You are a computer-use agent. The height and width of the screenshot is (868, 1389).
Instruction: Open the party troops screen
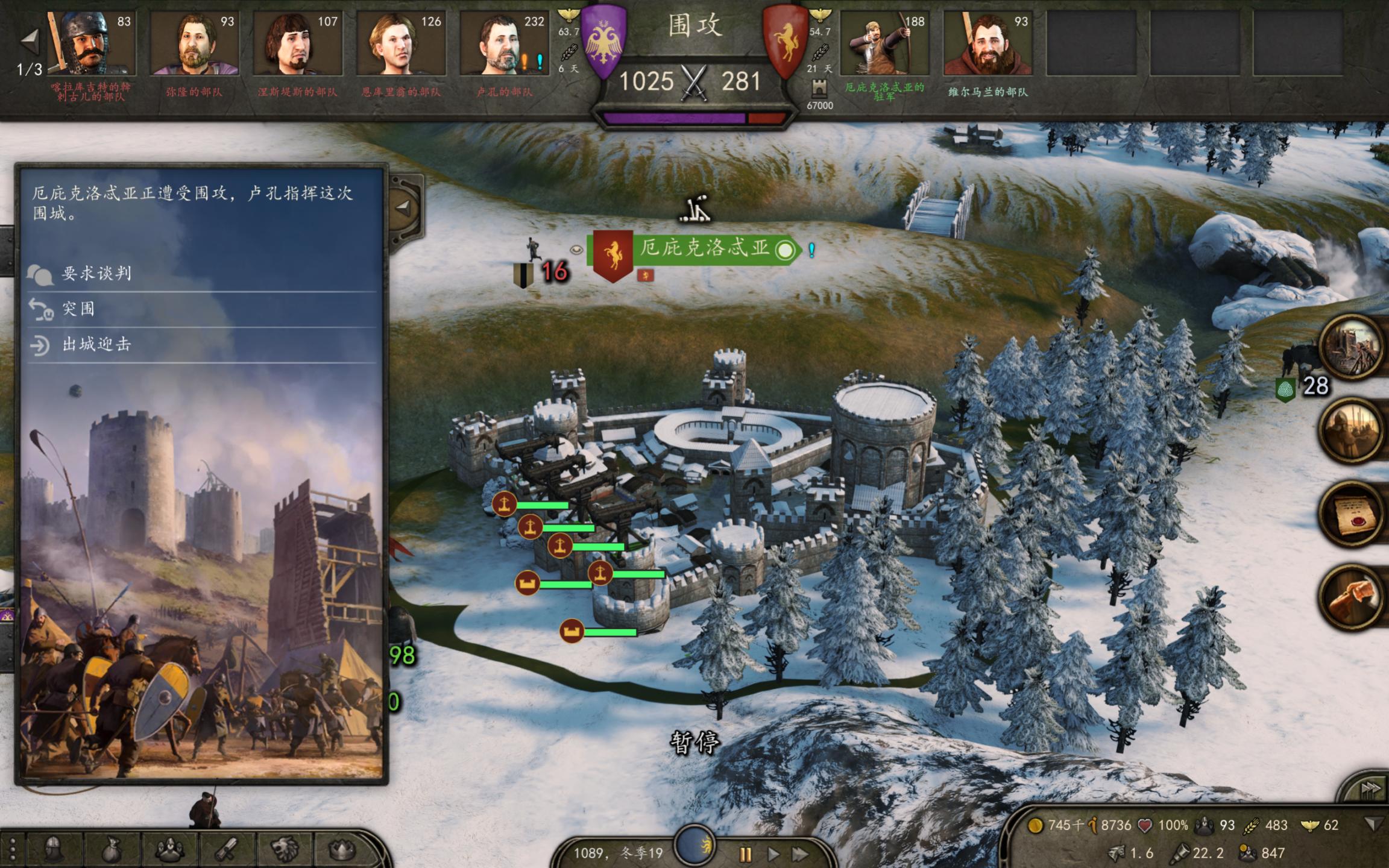169,849
